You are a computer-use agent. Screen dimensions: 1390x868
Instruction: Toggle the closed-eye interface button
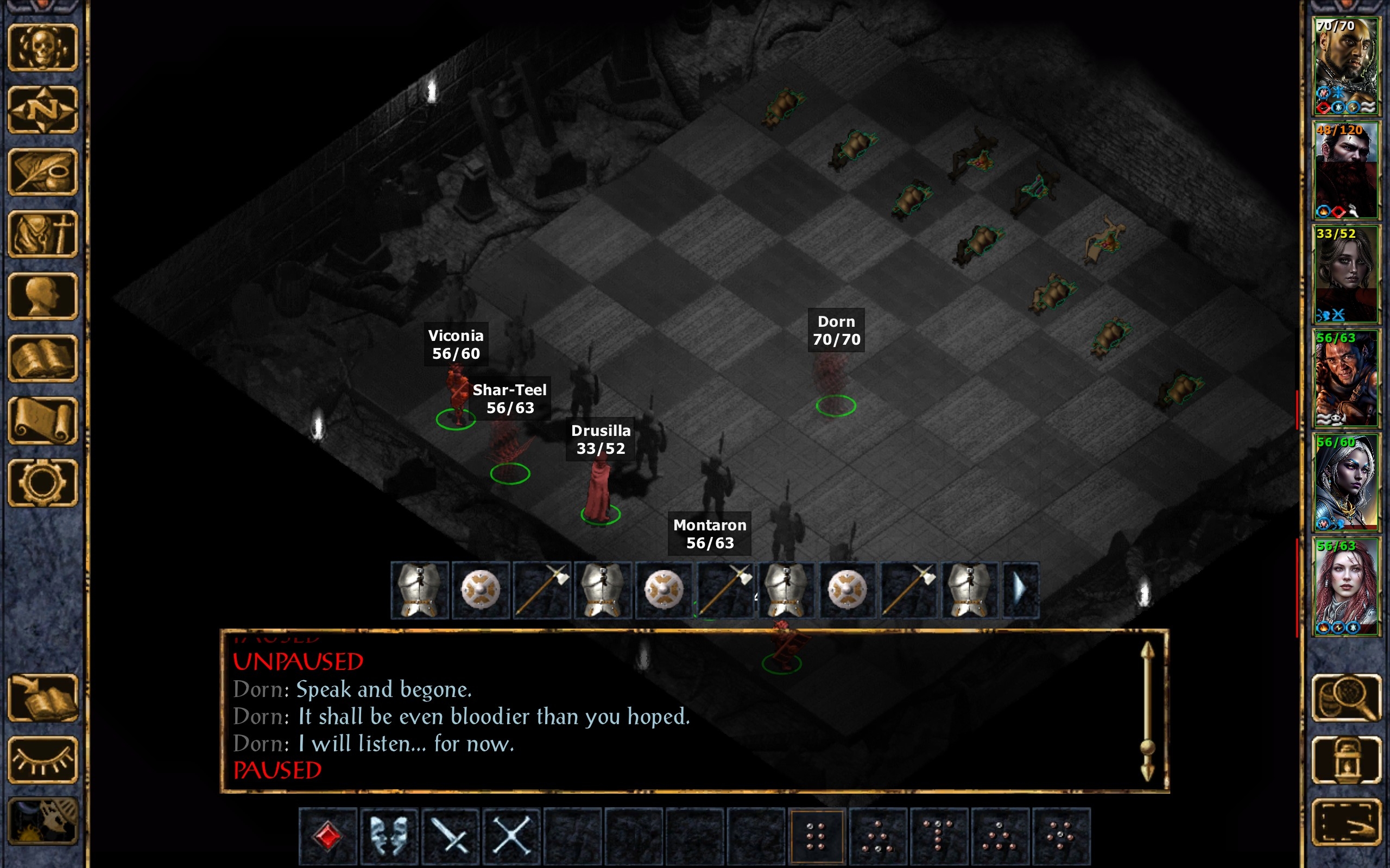pyautogui.click(x=42, y=760)
